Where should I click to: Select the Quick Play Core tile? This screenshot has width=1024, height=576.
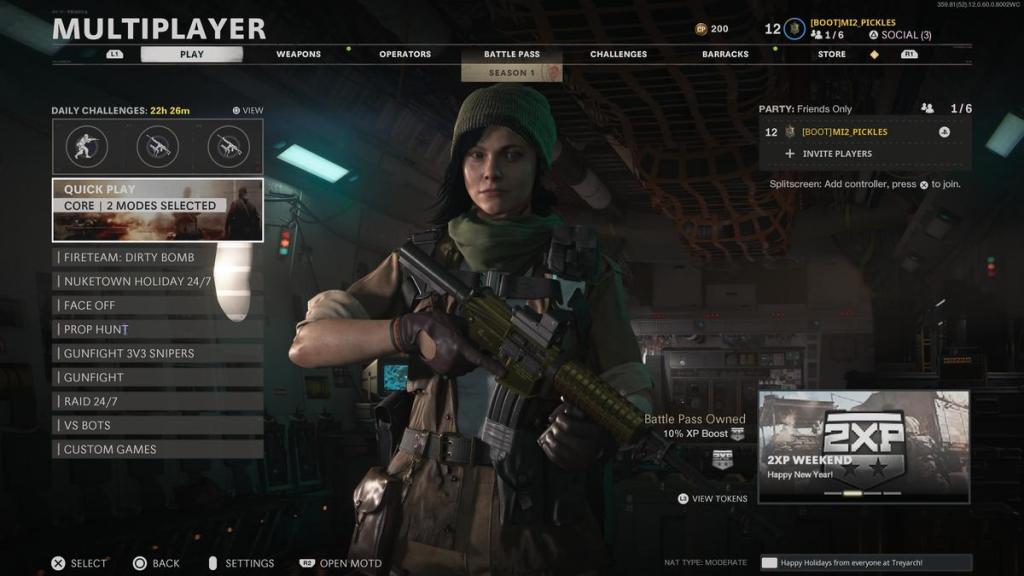coord(158,210)
